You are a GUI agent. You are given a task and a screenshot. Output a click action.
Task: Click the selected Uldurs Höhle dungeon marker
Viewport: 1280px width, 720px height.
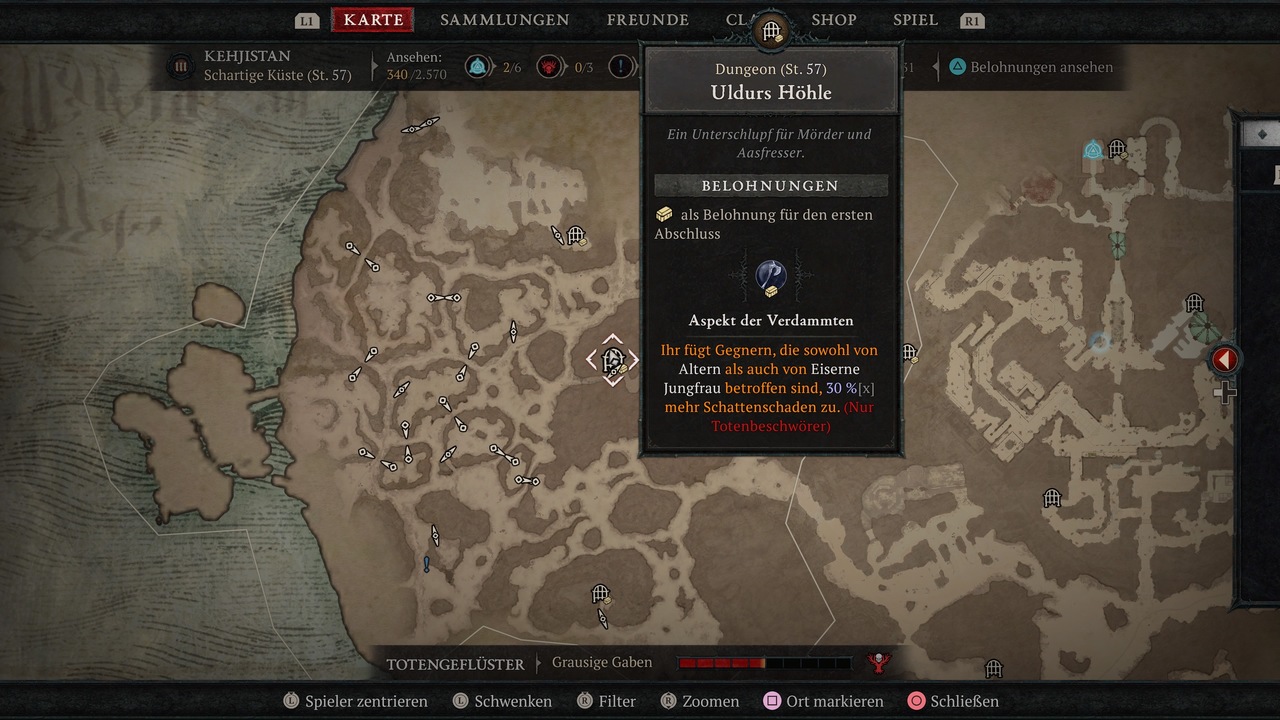pos(613,359)
